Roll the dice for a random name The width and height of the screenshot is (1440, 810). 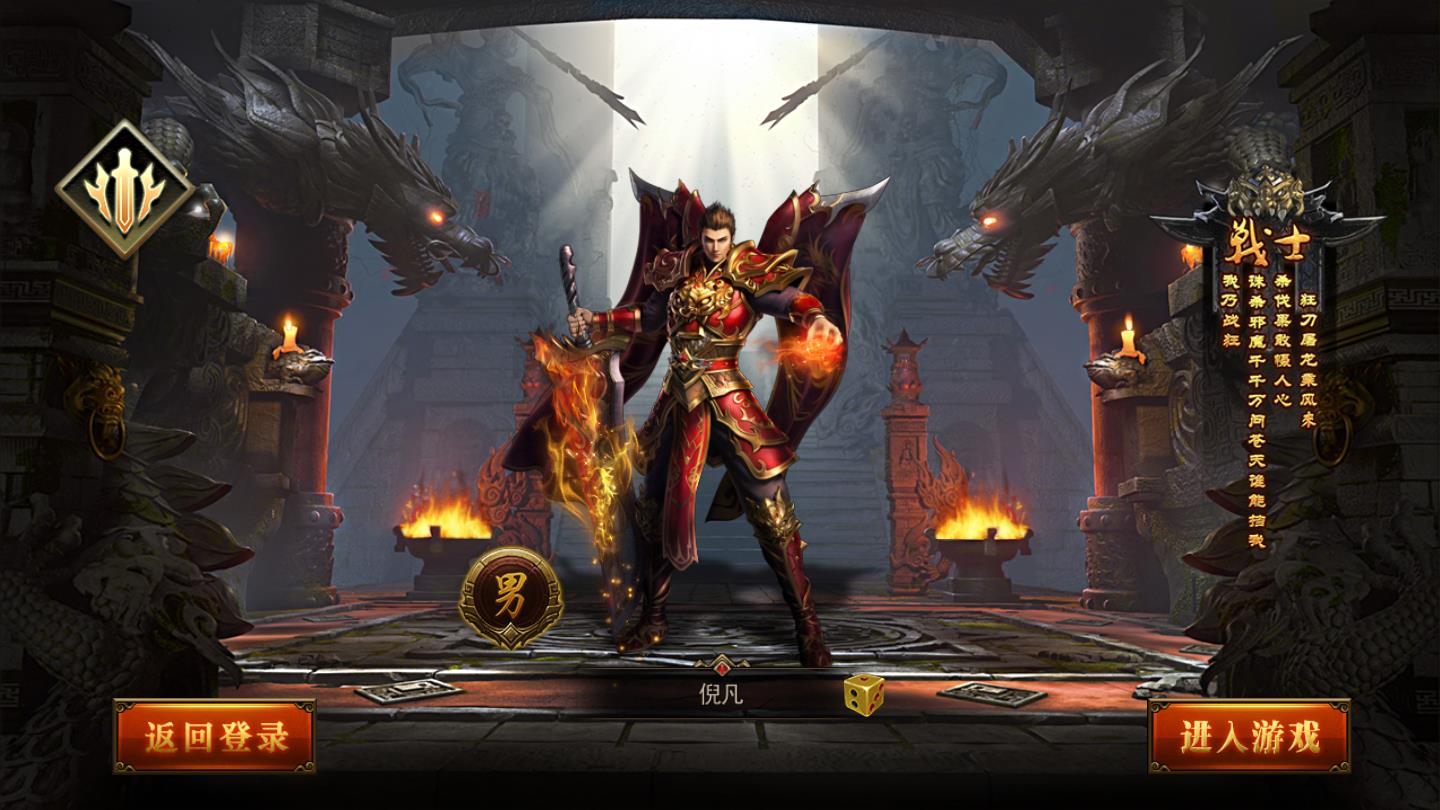[862, 694]
